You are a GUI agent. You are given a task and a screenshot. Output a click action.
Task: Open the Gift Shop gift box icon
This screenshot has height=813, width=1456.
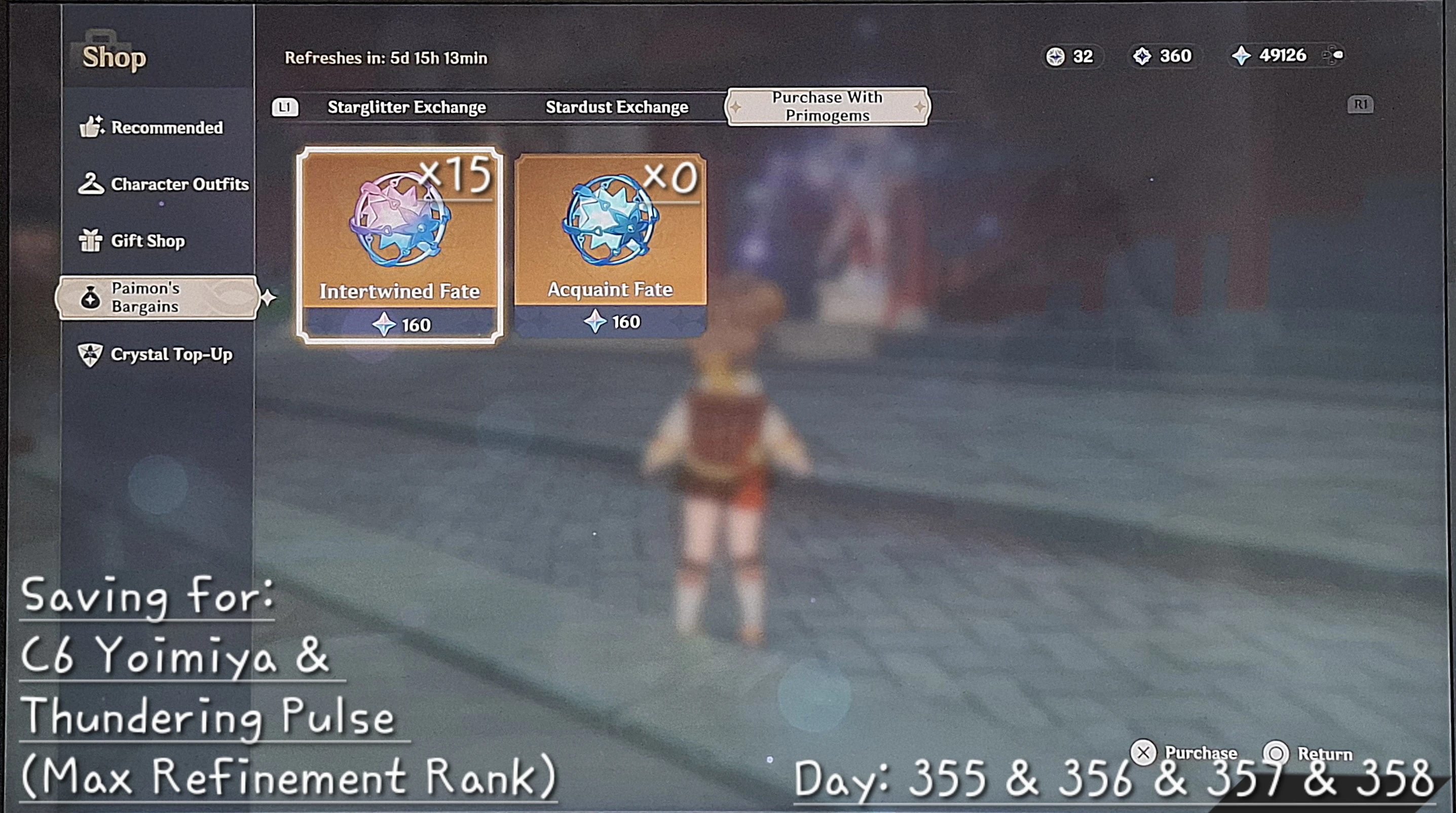(x=90, y=240)
